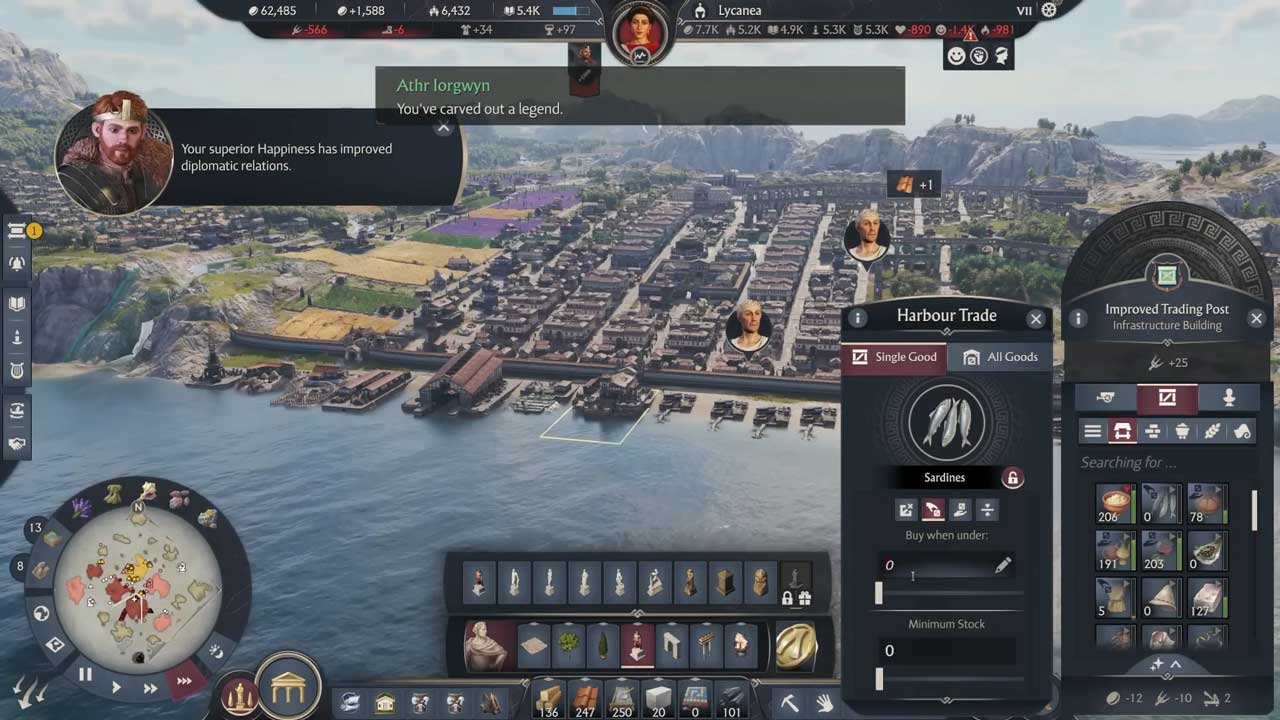This screenshot has height=720, width=1280.
Task: Click the goods search field
Action: point(1160,462)
